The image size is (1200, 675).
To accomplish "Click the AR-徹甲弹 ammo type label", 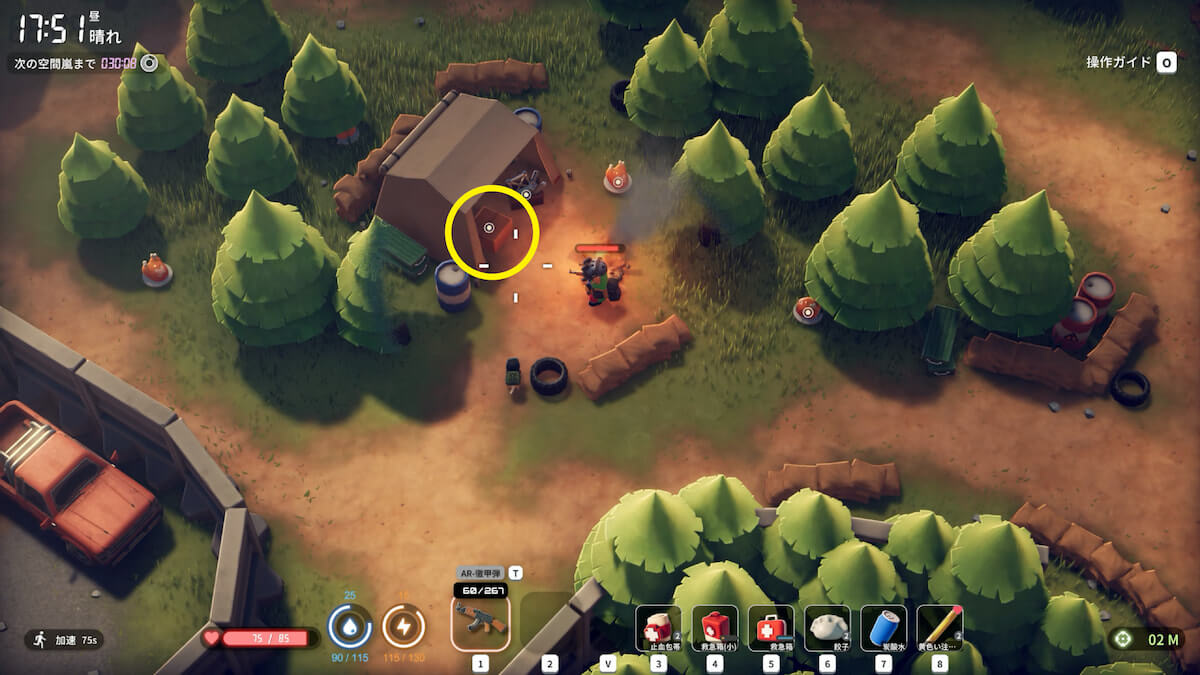I will tap(480, 573).
